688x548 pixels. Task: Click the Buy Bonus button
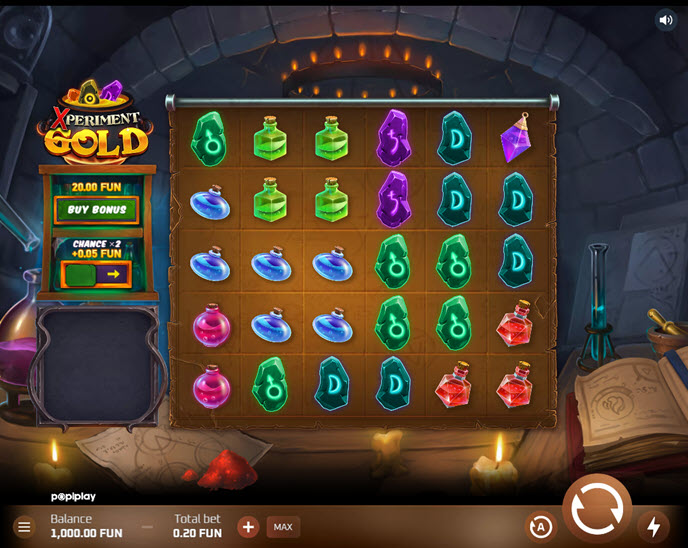click(96, 211)
